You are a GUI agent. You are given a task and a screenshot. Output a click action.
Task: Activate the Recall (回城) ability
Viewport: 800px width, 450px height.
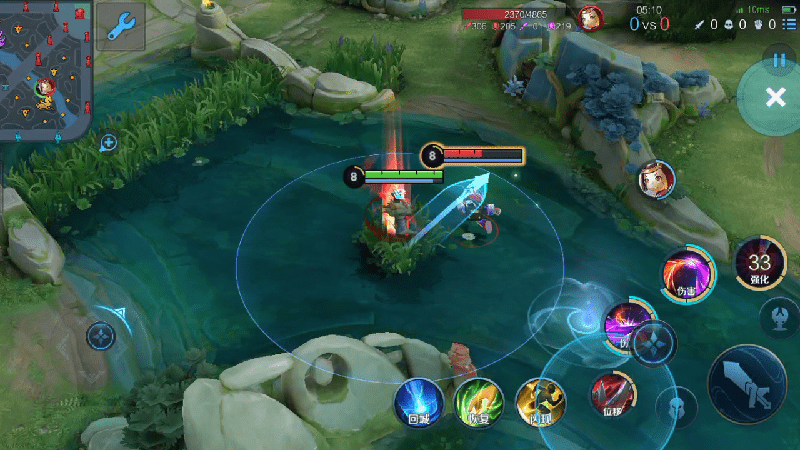point(418,402)
